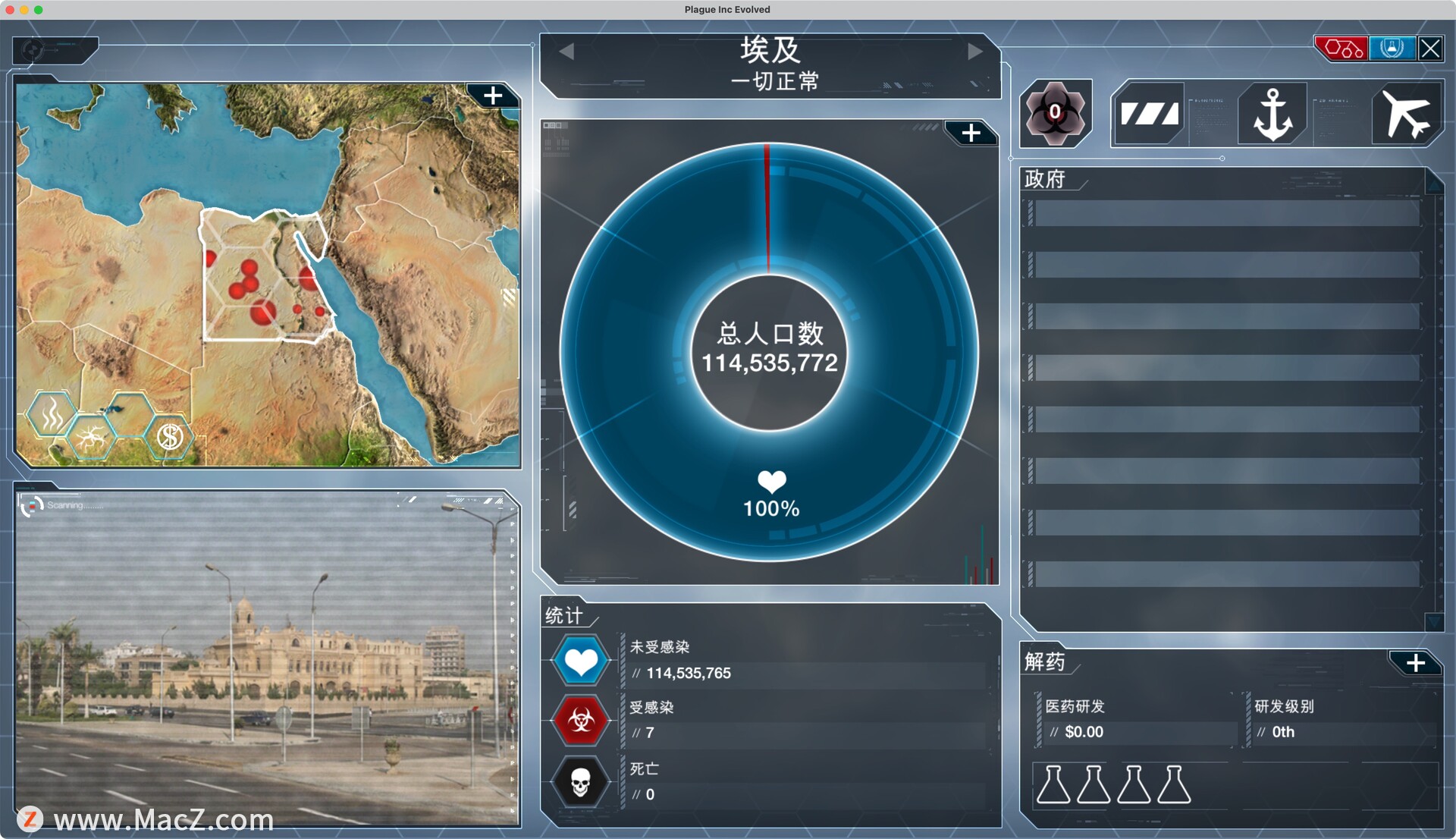Click the cracked arid climate hexagon icon

[x=91, y=436]
